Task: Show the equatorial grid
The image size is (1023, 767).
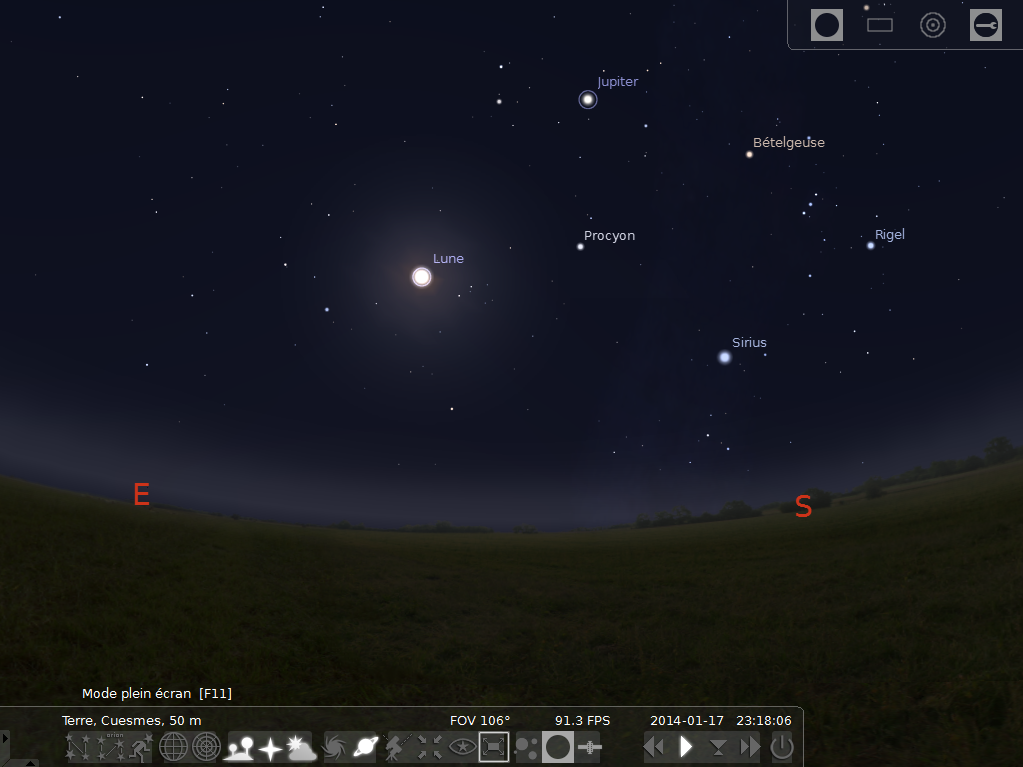Action: click(x=174, y=746)
